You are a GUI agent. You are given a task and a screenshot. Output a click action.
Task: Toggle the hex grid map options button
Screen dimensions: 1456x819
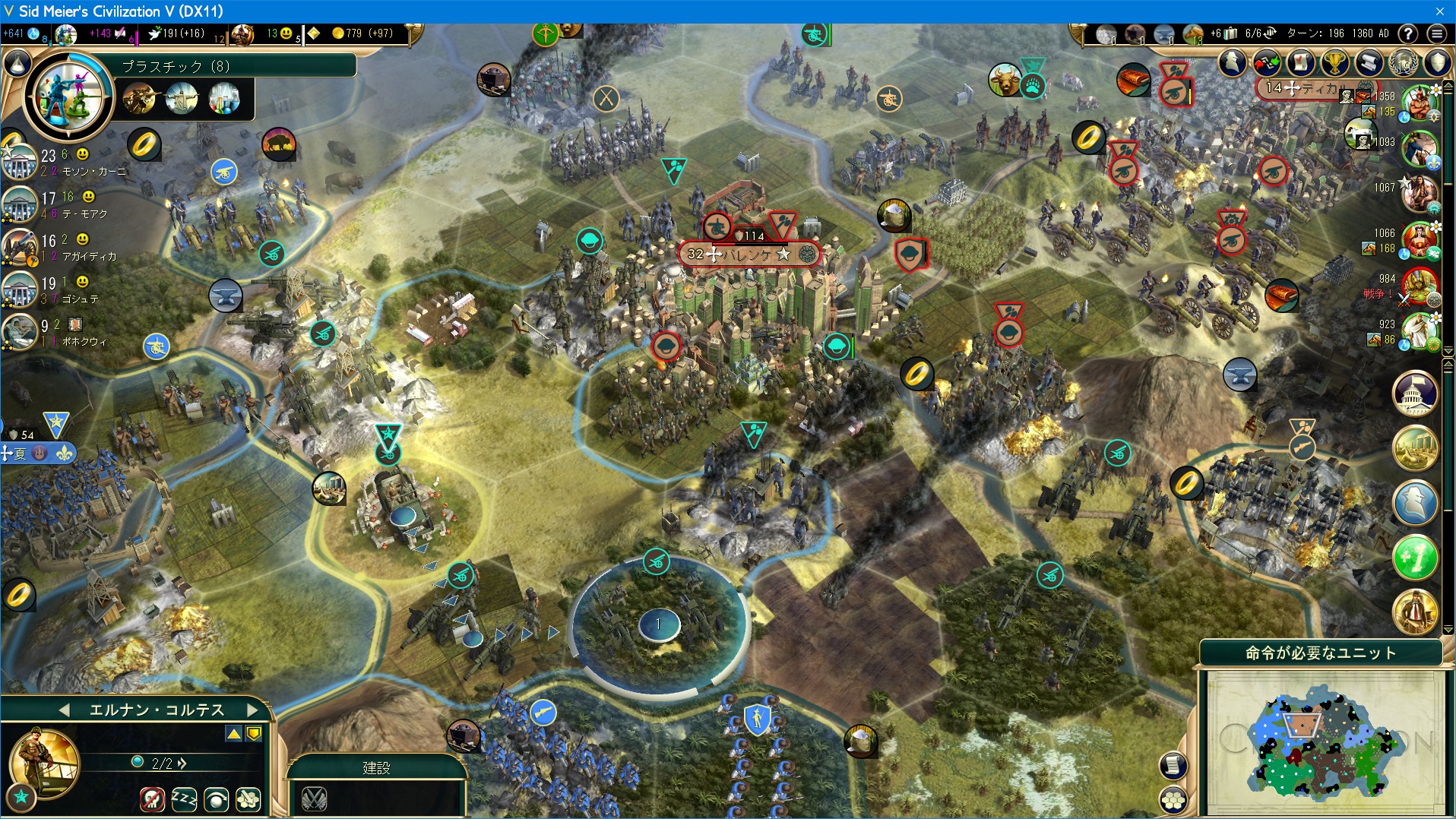coord(1173,799)
